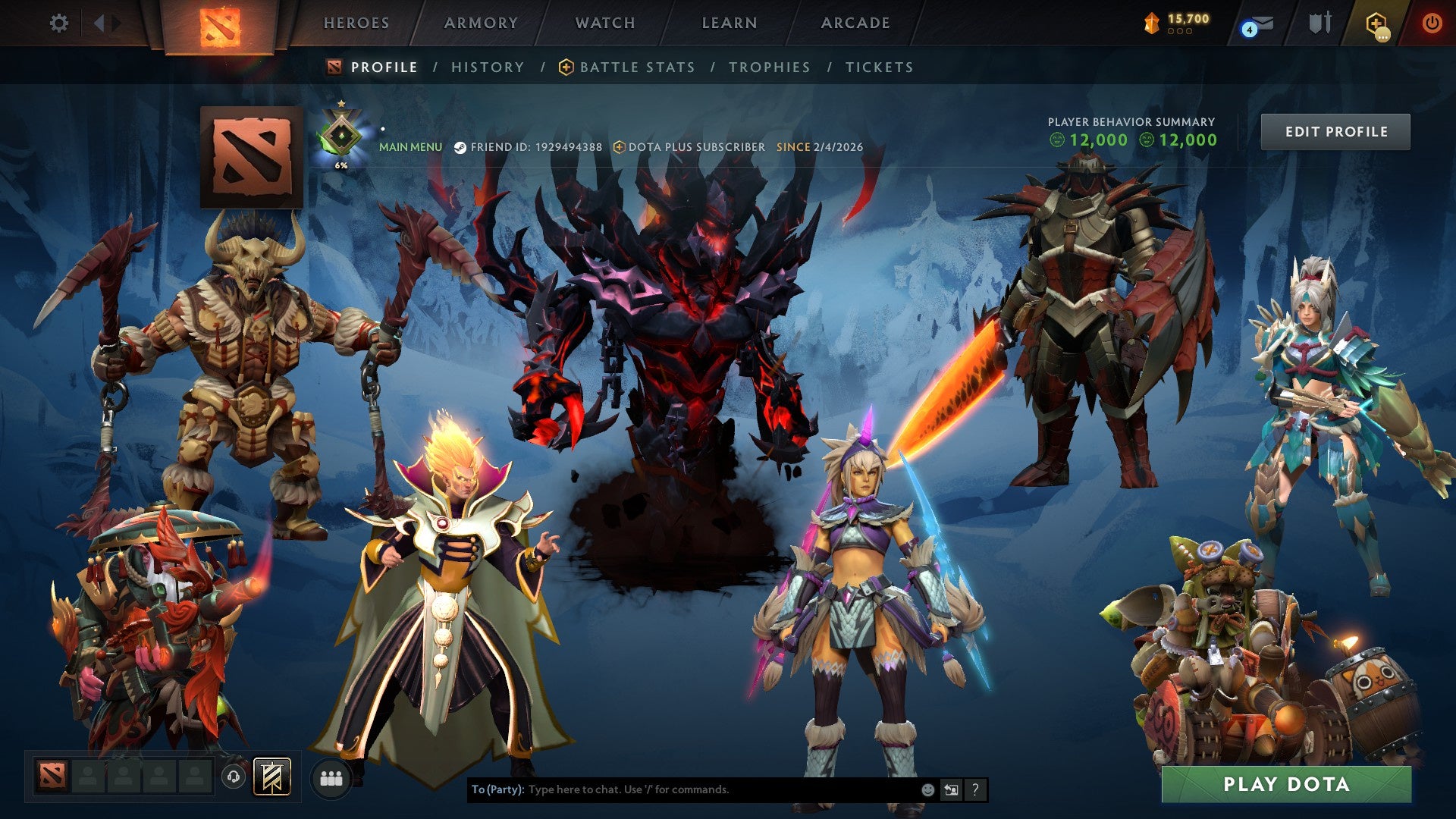Click the EDIT PROFILE button
The image size is (1456, 819).
pyautogui.click(x=1335, y=131)
